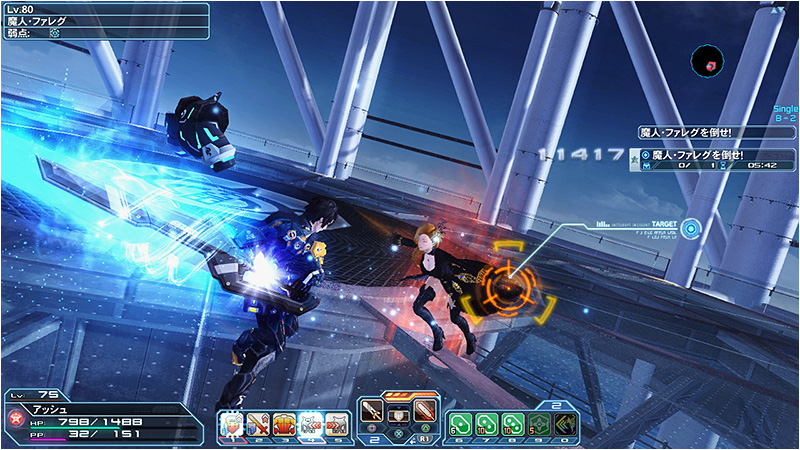Choose the right blade photon art in weapon palette
800x450 pixels.
[425, 411]
